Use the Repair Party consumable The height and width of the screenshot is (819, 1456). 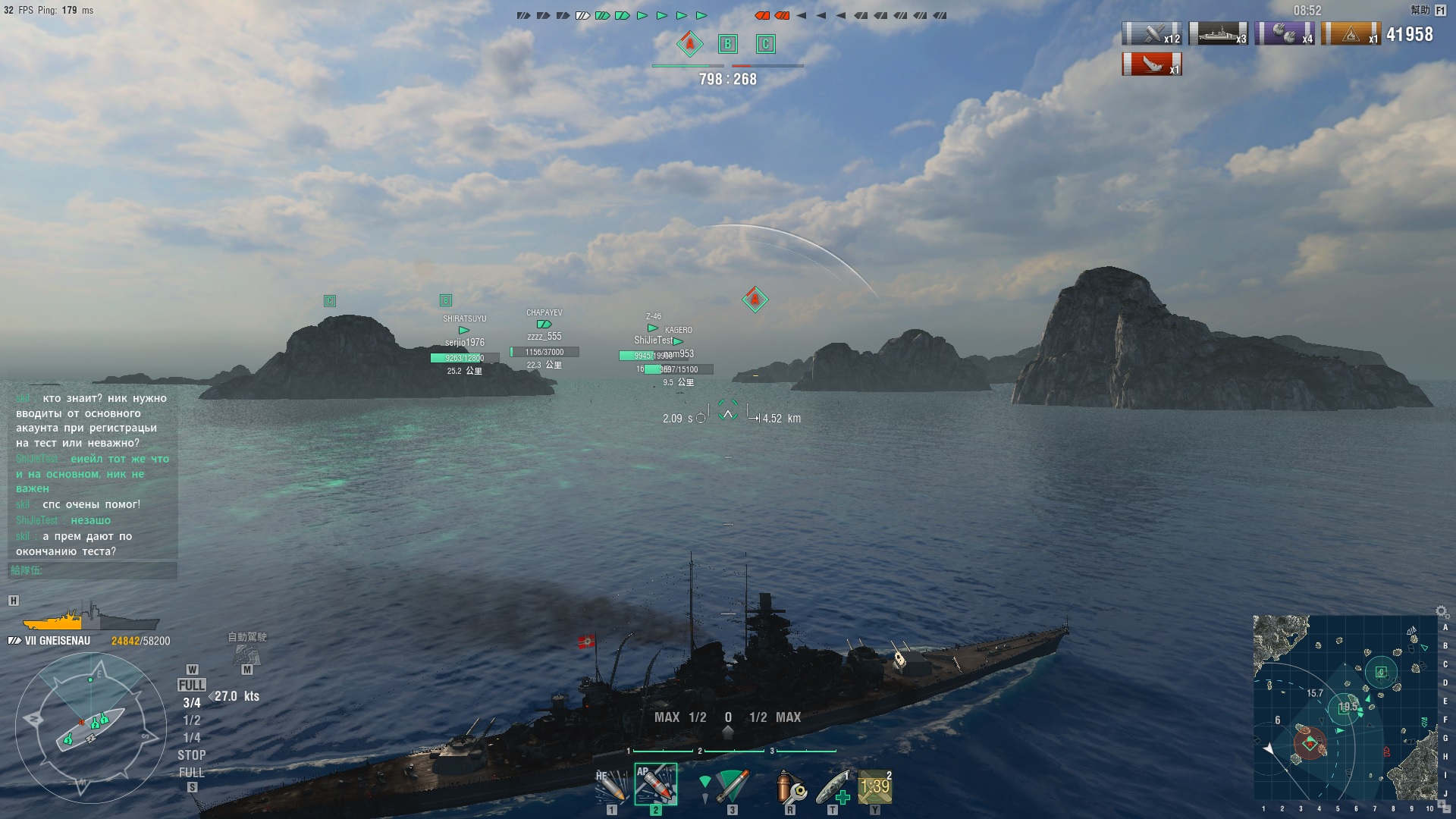click(x=833, y=786)
